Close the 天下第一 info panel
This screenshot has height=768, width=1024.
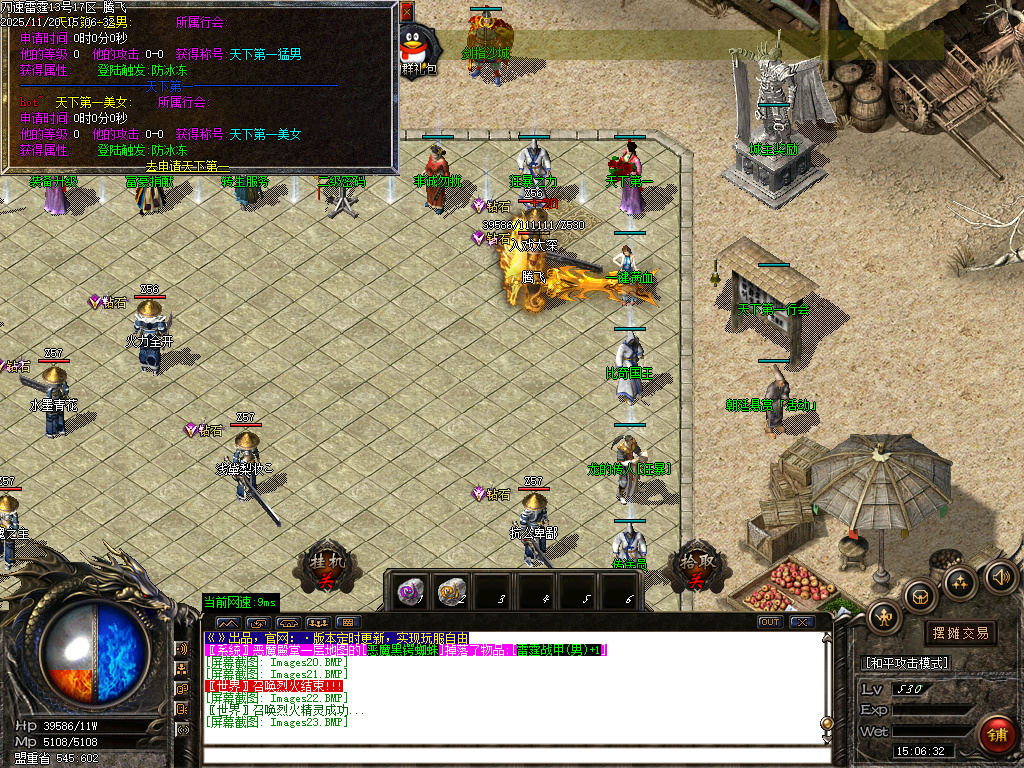pos(406,12)
